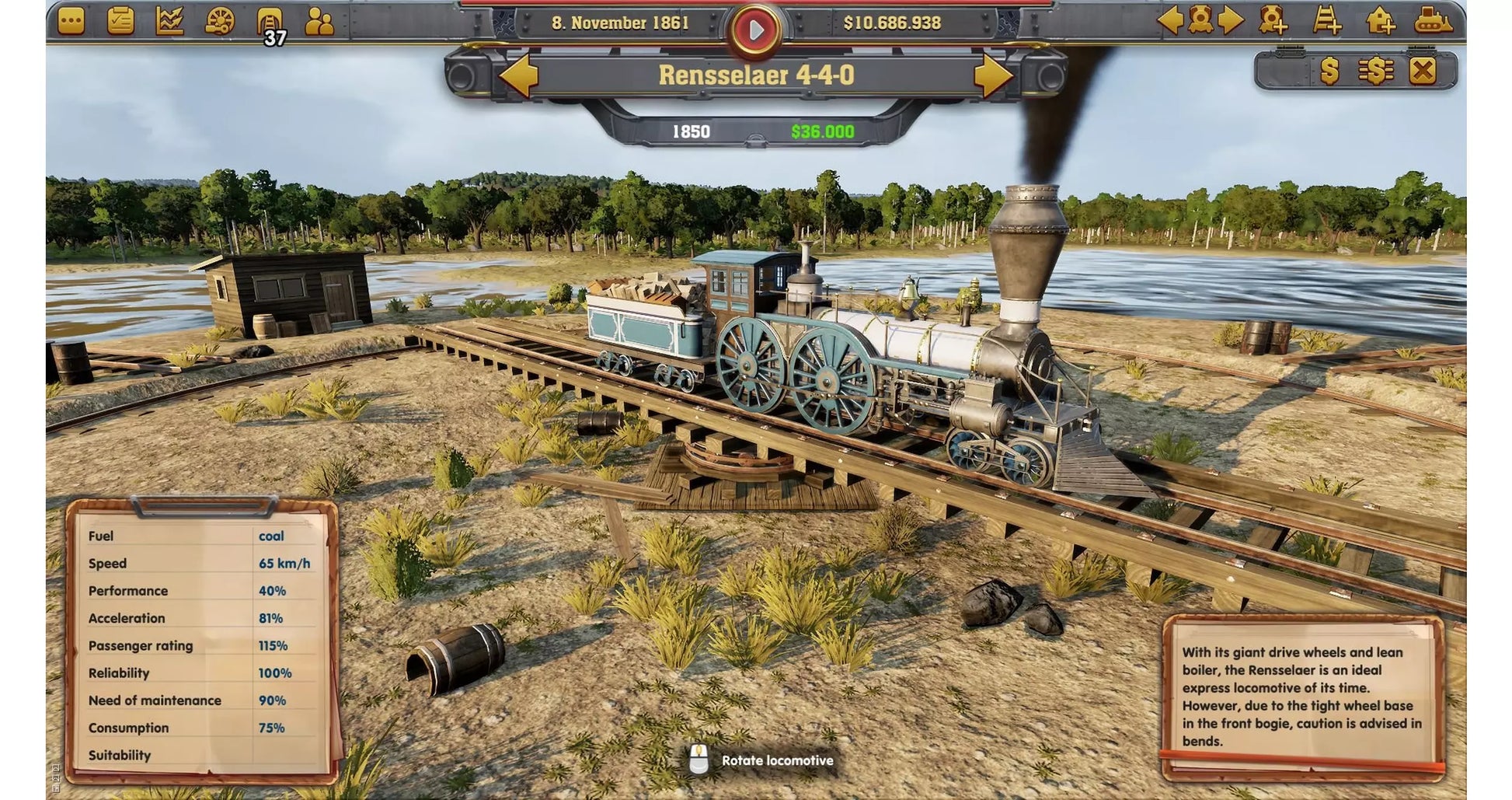The height and width of the screenshot is (800, 1512).
Task: Open the personnel management people icon
Action: pyautogui.click(x=320, y=21)
